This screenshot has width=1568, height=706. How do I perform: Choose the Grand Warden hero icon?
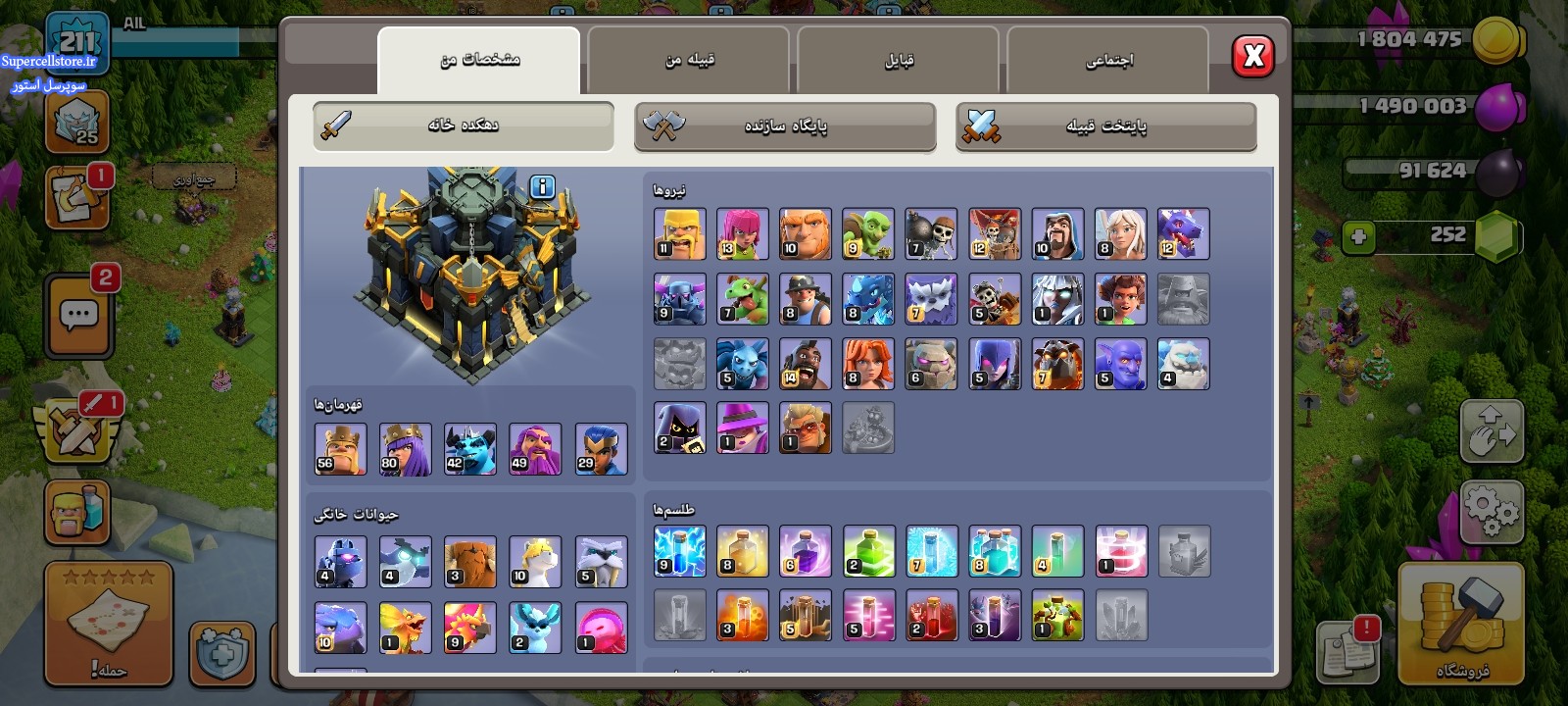tap(535, 449)
